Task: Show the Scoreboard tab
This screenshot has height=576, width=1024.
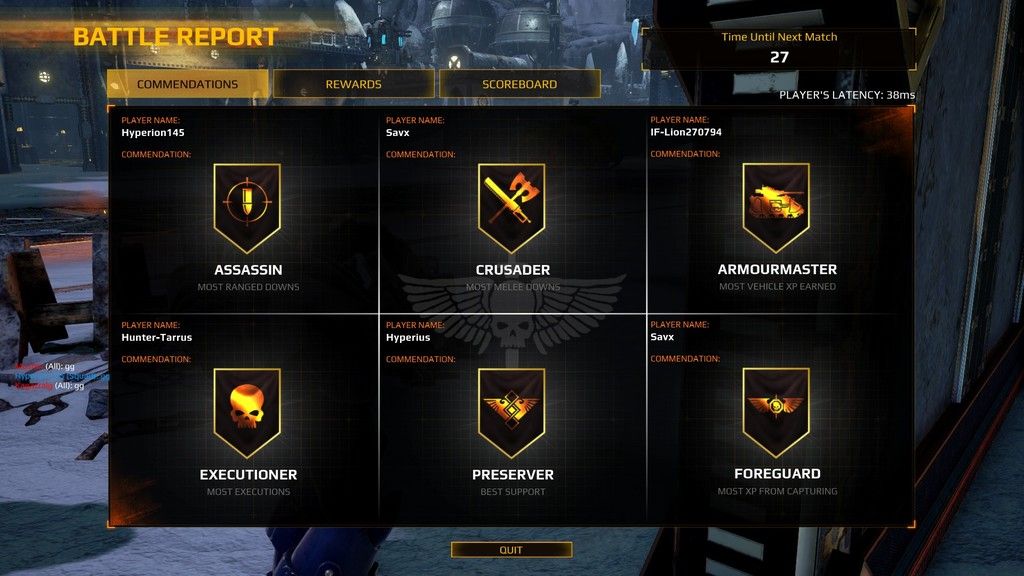Action: coord(519,84)
